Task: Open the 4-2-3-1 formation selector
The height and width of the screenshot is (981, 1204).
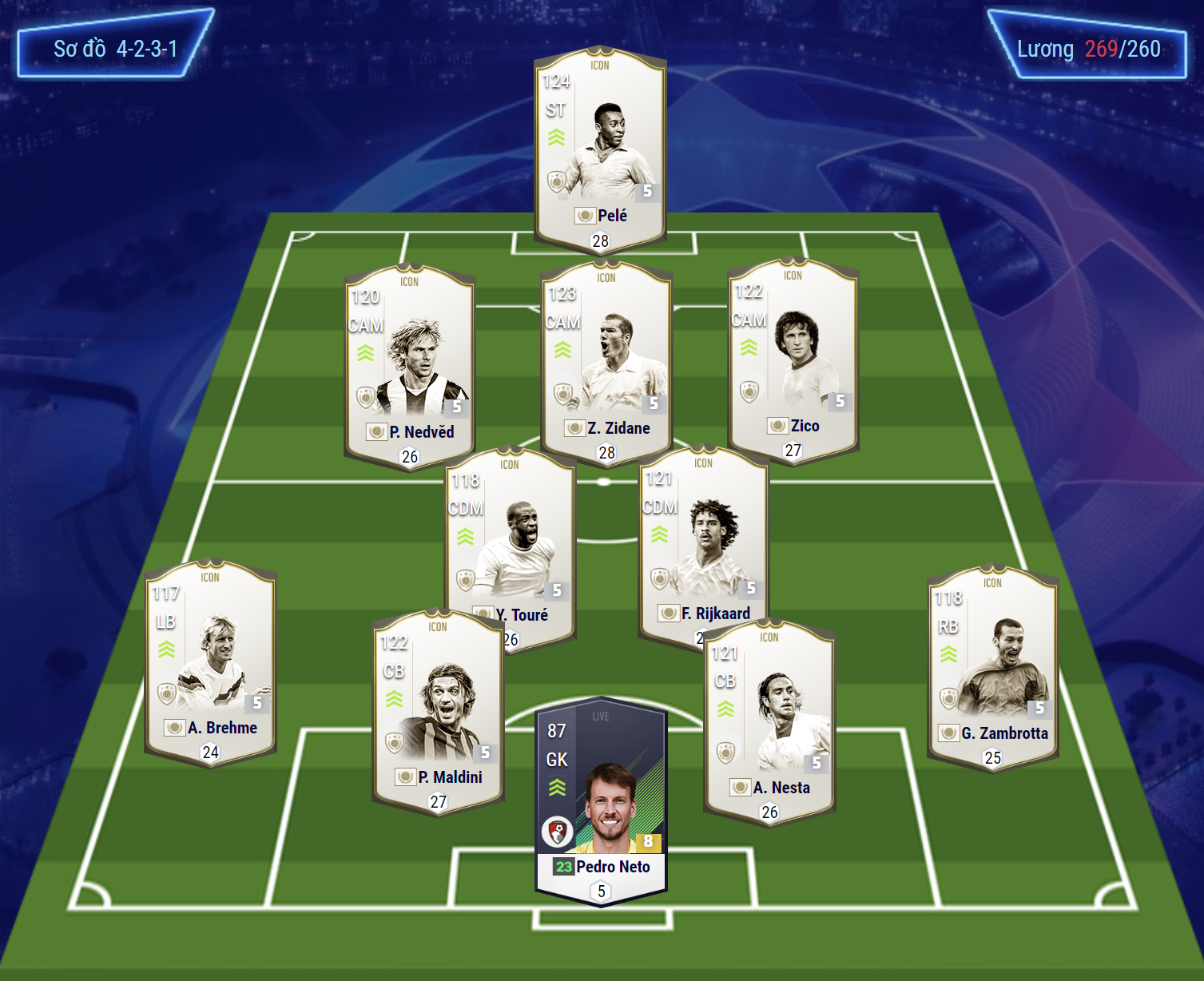Action: click(x=115, y=49)
